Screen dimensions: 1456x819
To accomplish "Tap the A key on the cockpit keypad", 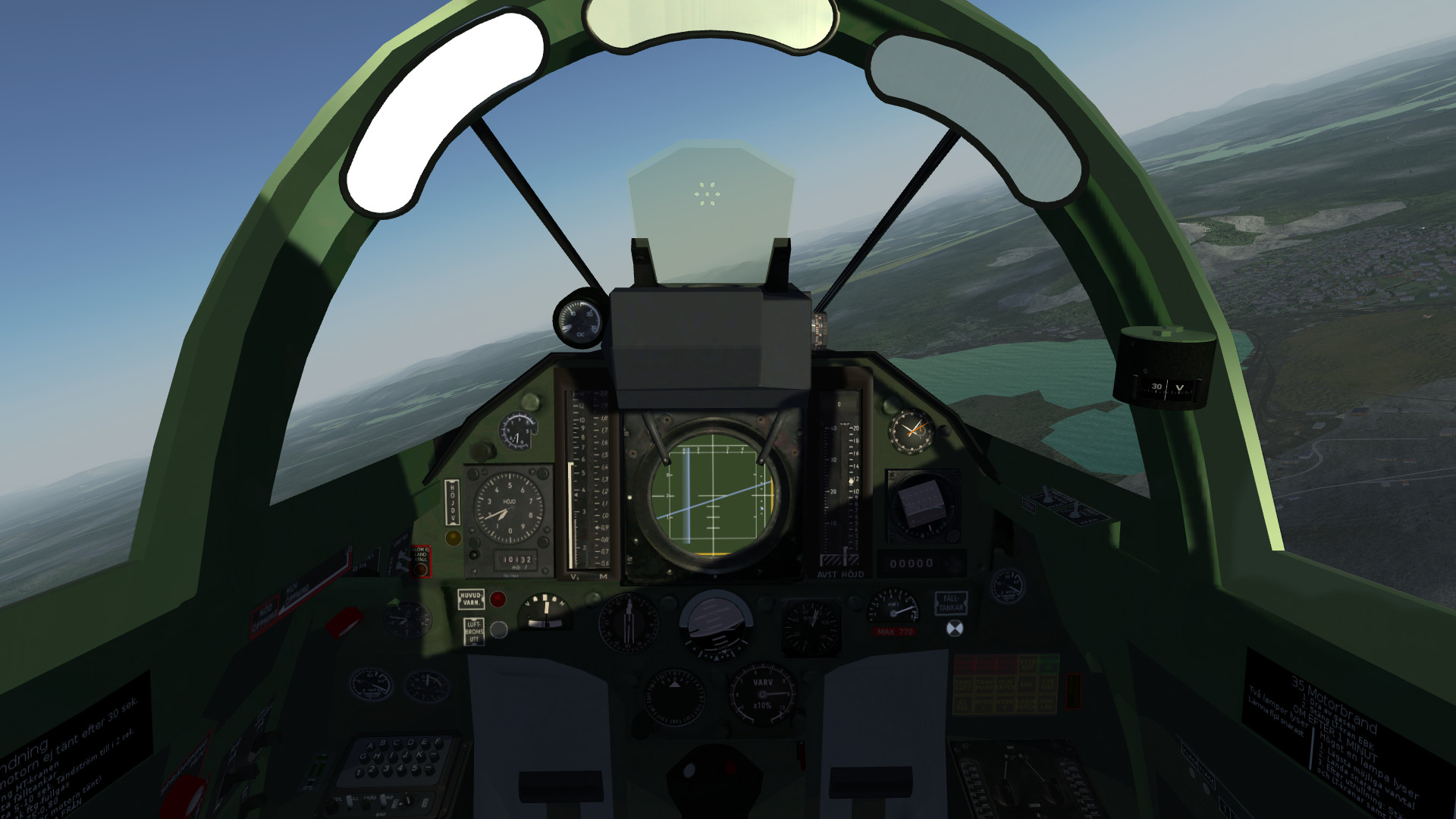I will point(371,746).
